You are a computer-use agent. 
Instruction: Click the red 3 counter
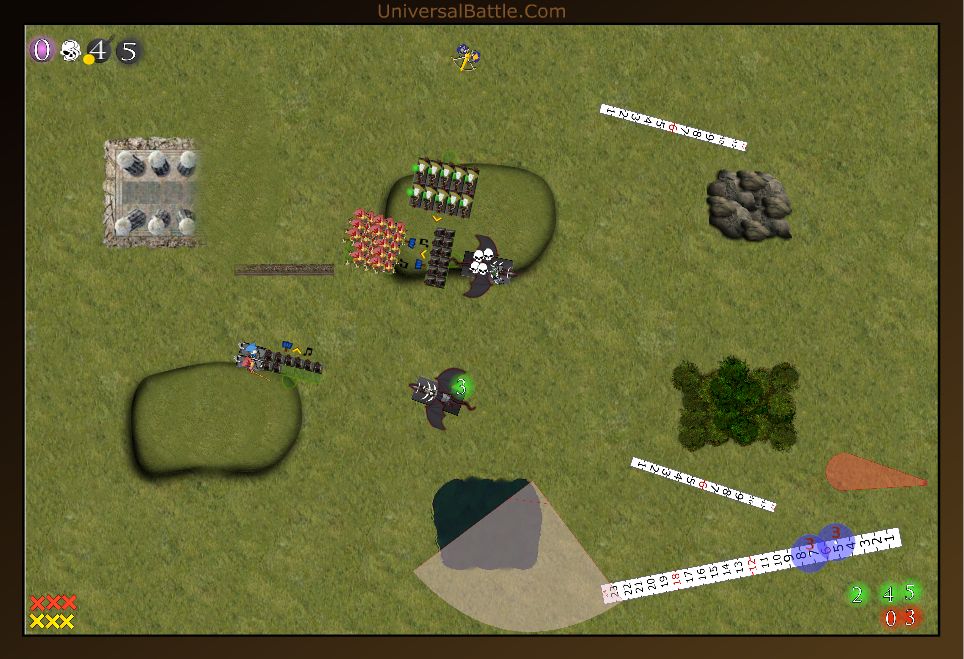(910, 617)
